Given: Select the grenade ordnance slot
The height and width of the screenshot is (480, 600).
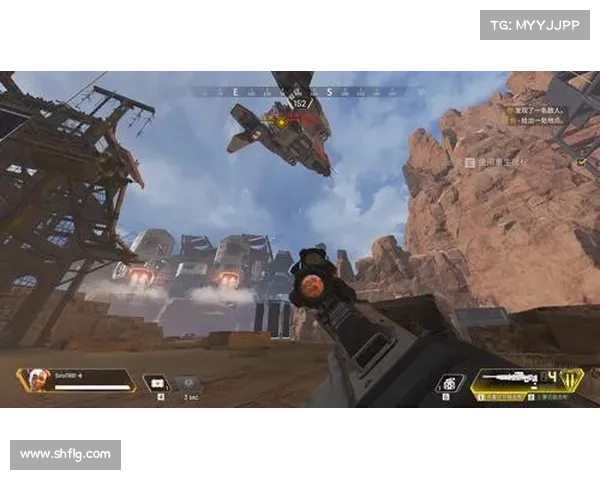Looking at the screenshot, I should (x=451, y=384).
